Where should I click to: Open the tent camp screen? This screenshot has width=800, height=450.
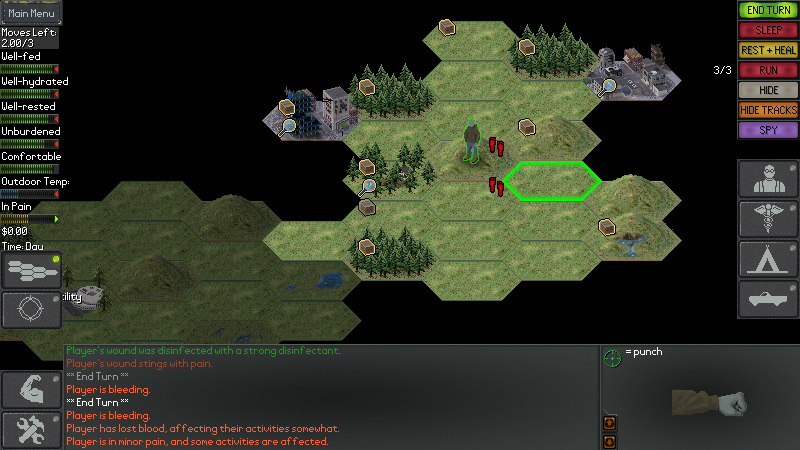coord(768,259)
